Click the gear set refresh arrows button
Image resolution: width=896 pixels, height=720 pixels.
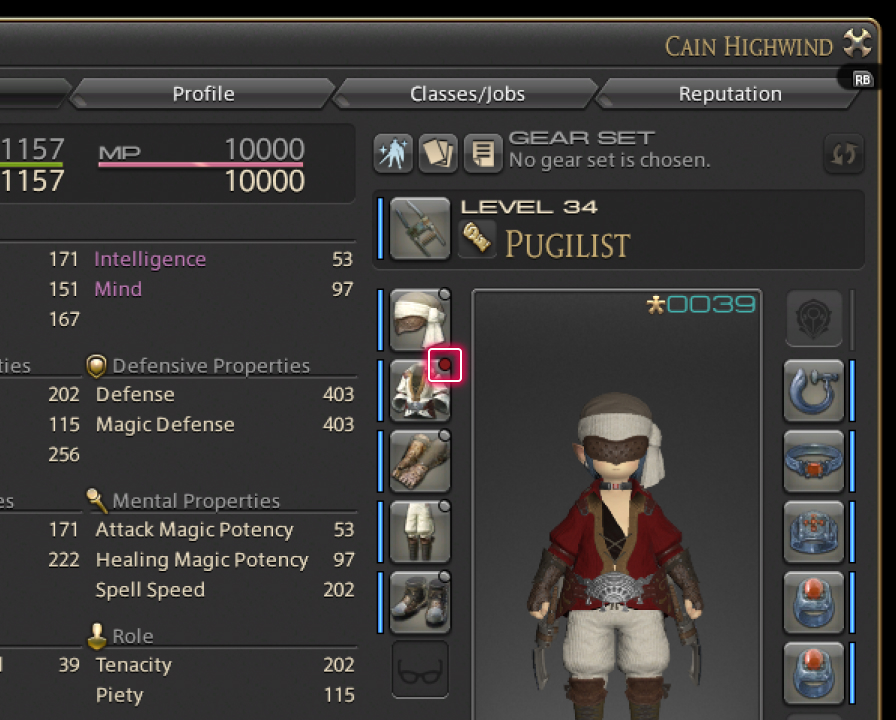[843, 154]
